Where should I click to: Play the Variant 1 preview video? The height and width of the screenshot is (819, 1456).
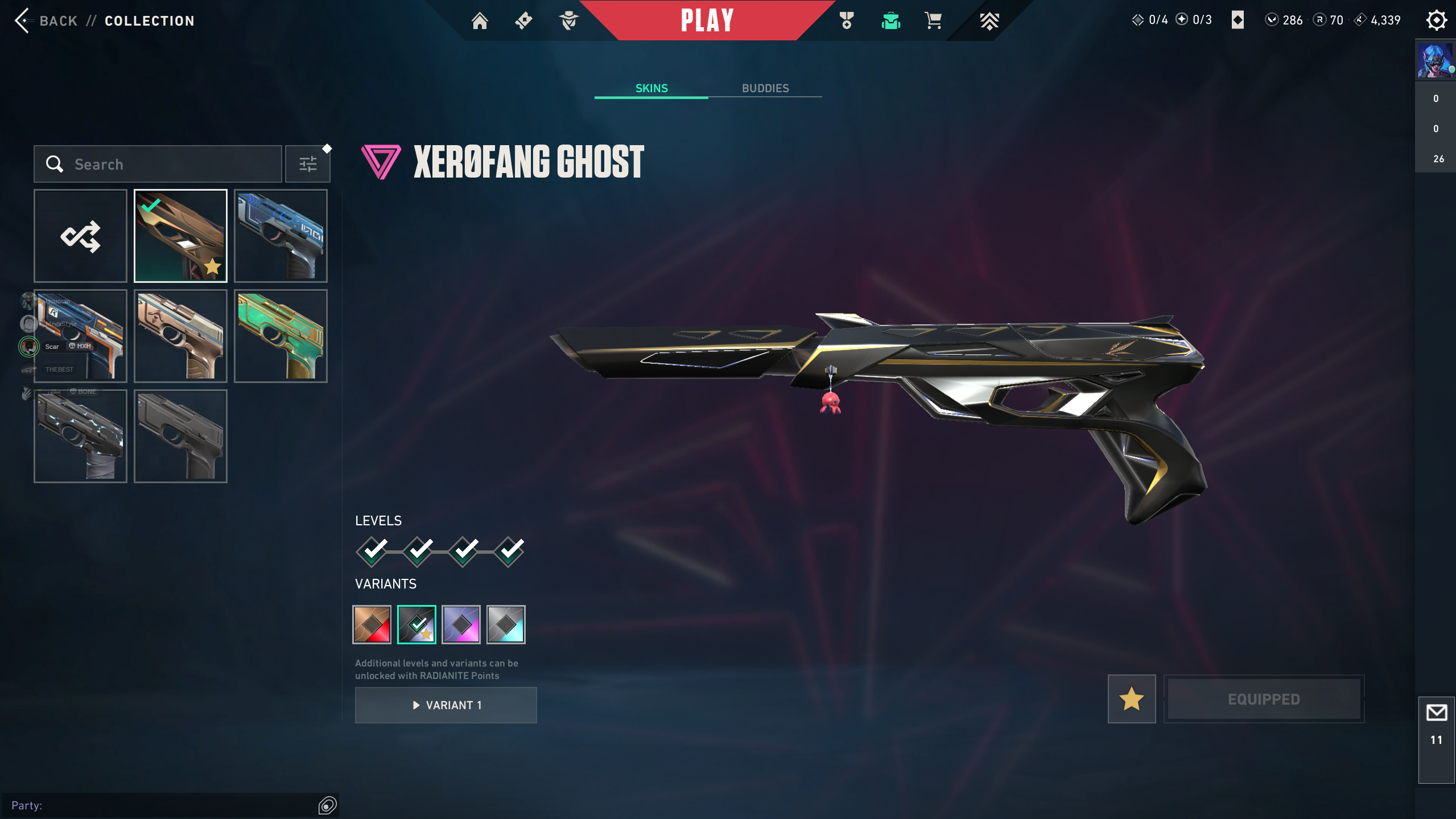tap(446, 705)
